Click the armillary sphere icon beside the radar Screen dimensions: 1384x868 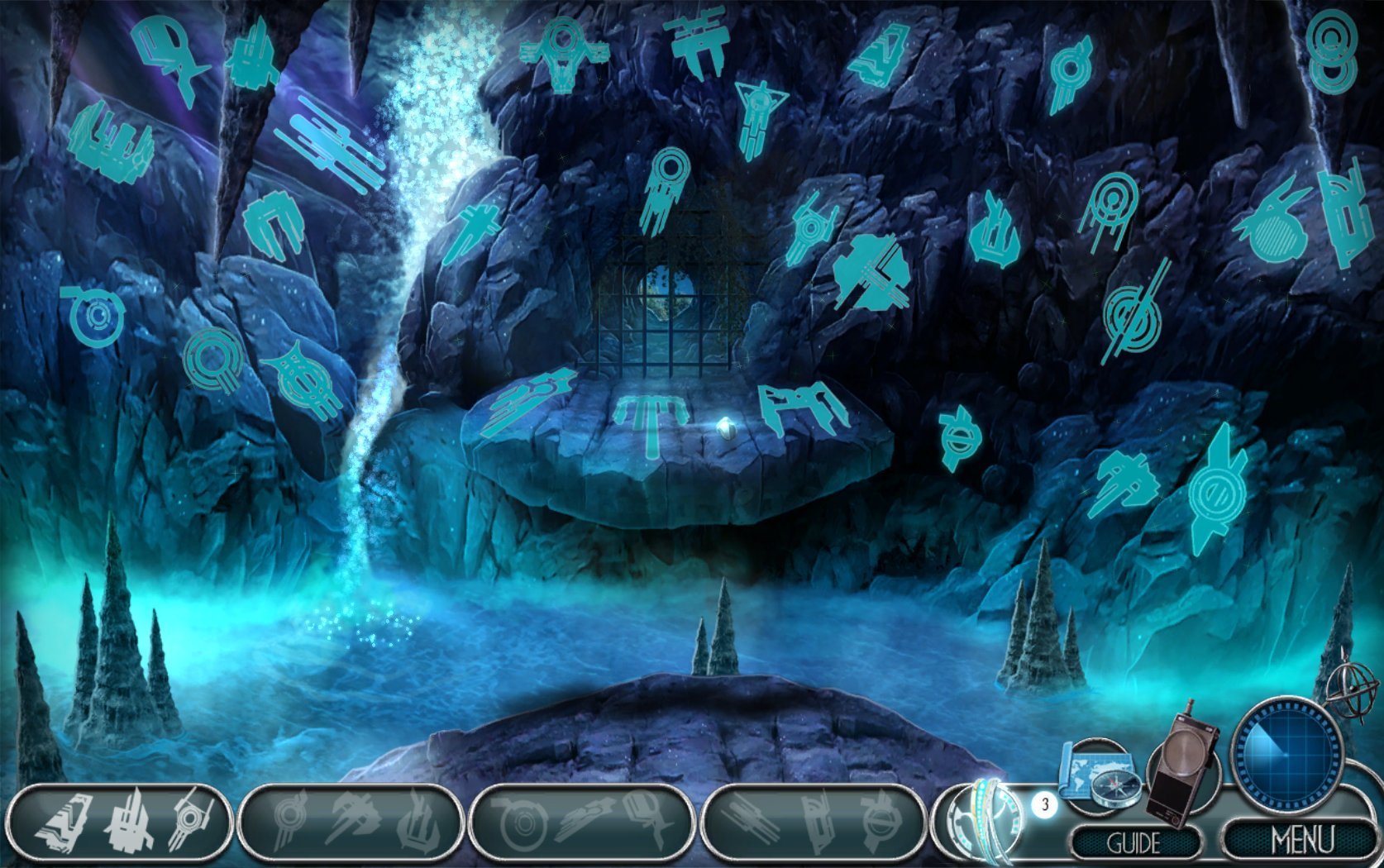(1353, 688)
